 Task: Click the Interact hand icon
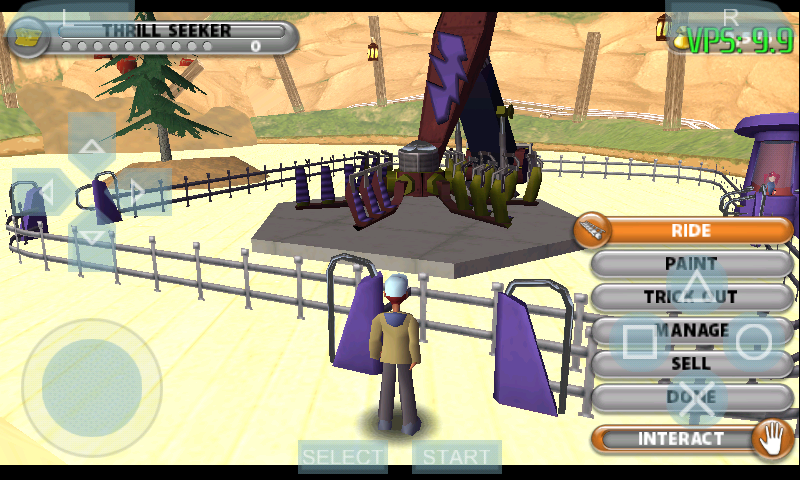(x=771, y=438)
